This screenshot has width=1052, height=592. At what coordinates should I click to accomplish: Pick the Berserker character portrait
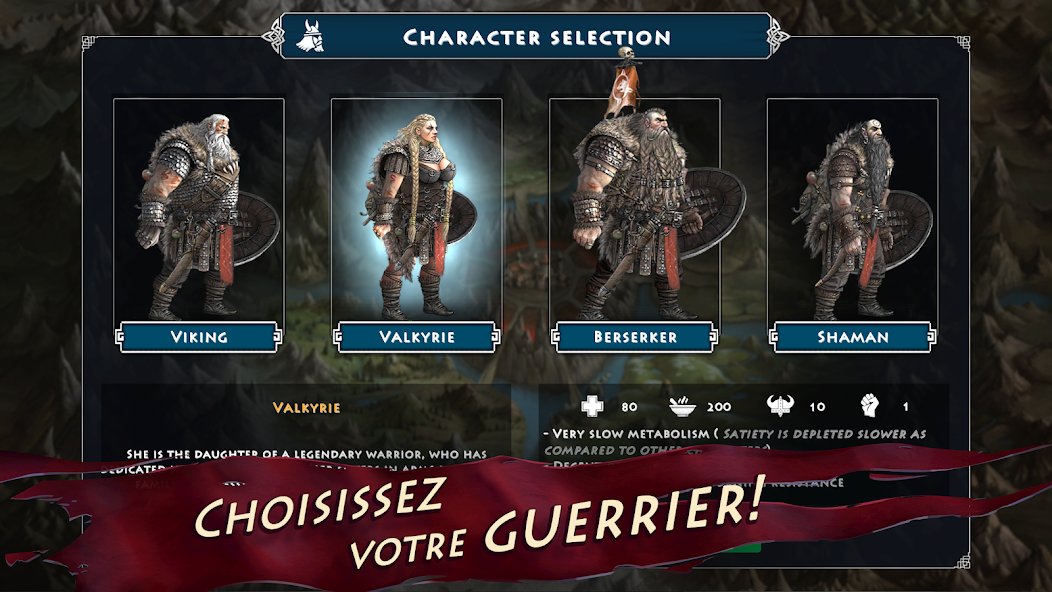tap(634, 210)
